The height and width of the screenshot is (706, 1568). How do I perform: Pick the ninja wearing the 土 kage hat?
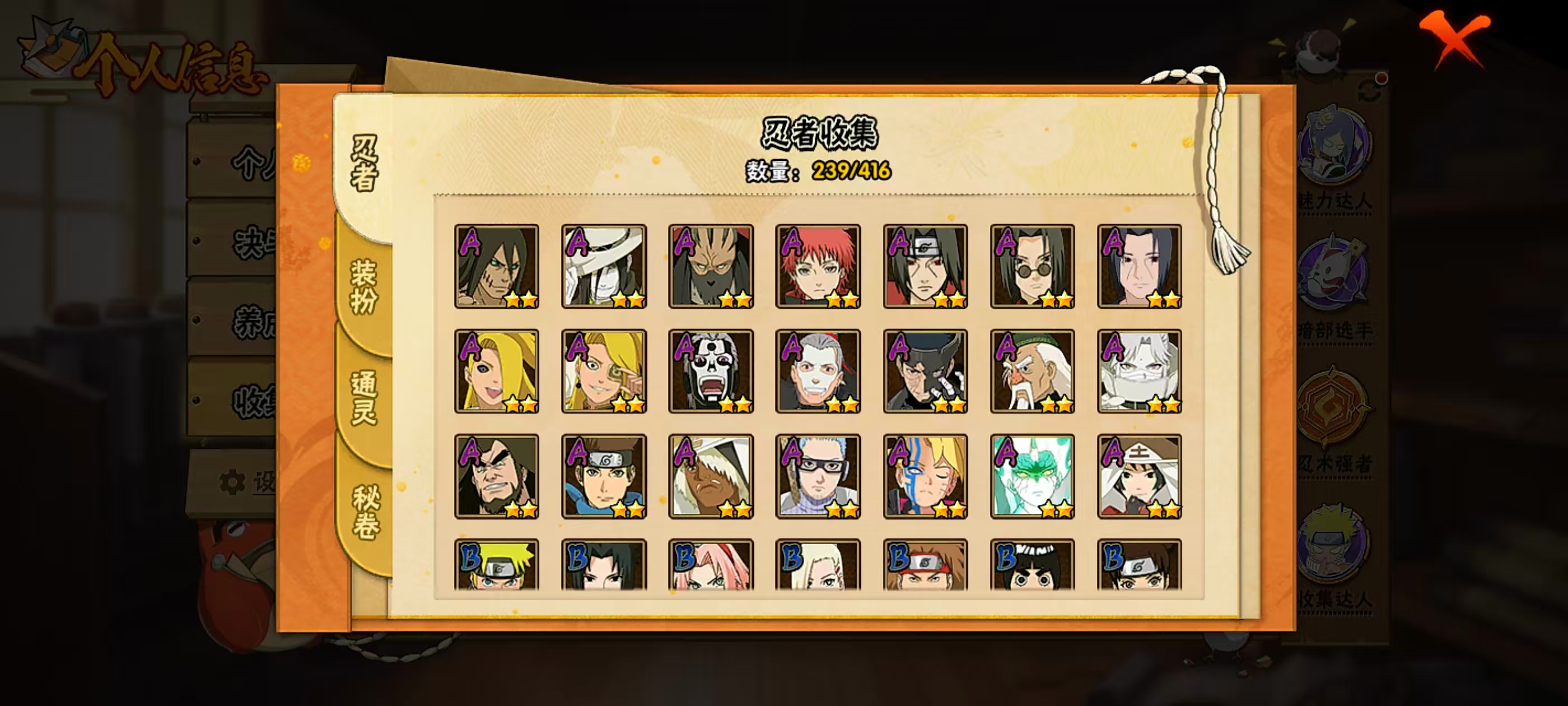click(x=1139, y=476)
